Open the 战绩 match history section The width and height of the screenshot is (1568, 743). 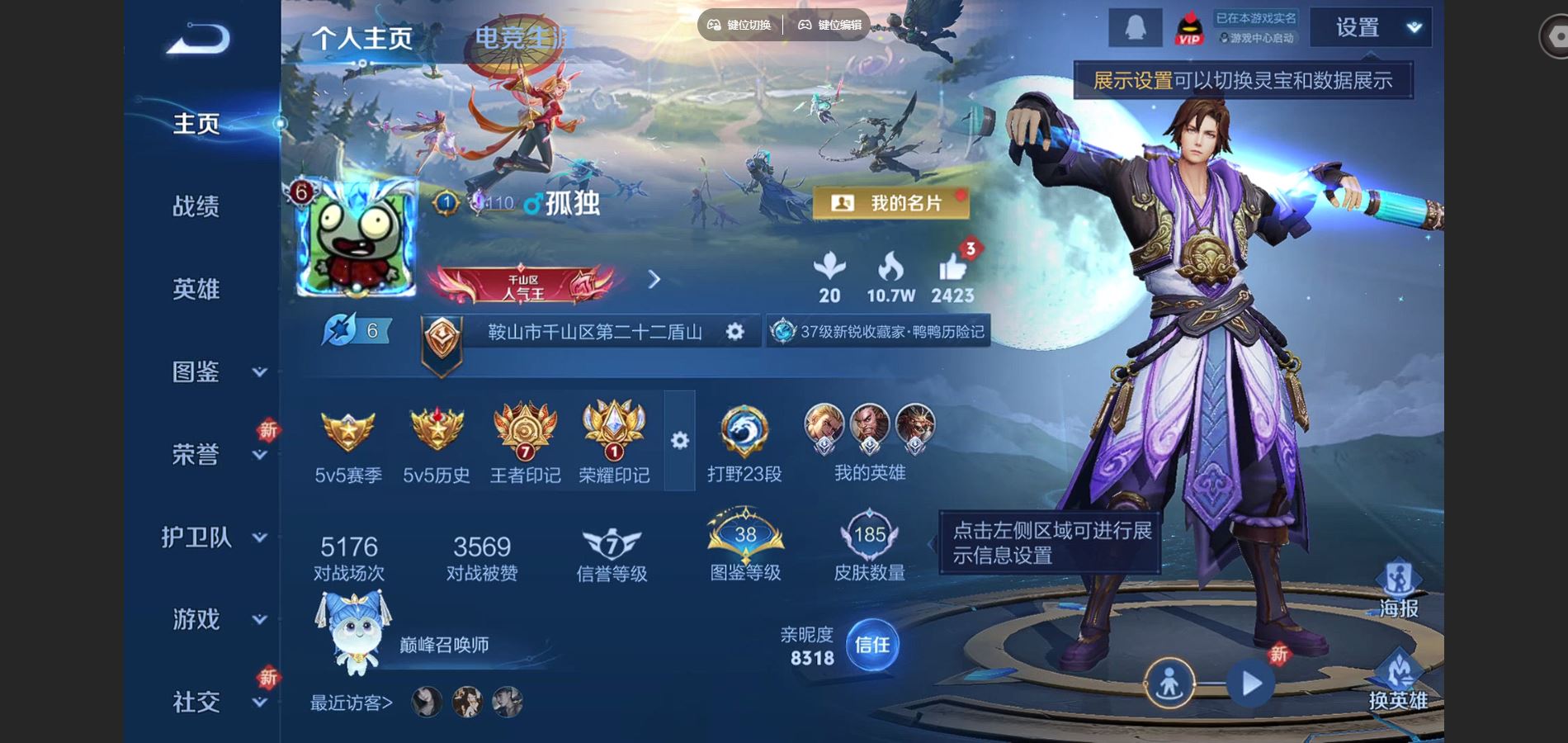click(x=196, y=206)
